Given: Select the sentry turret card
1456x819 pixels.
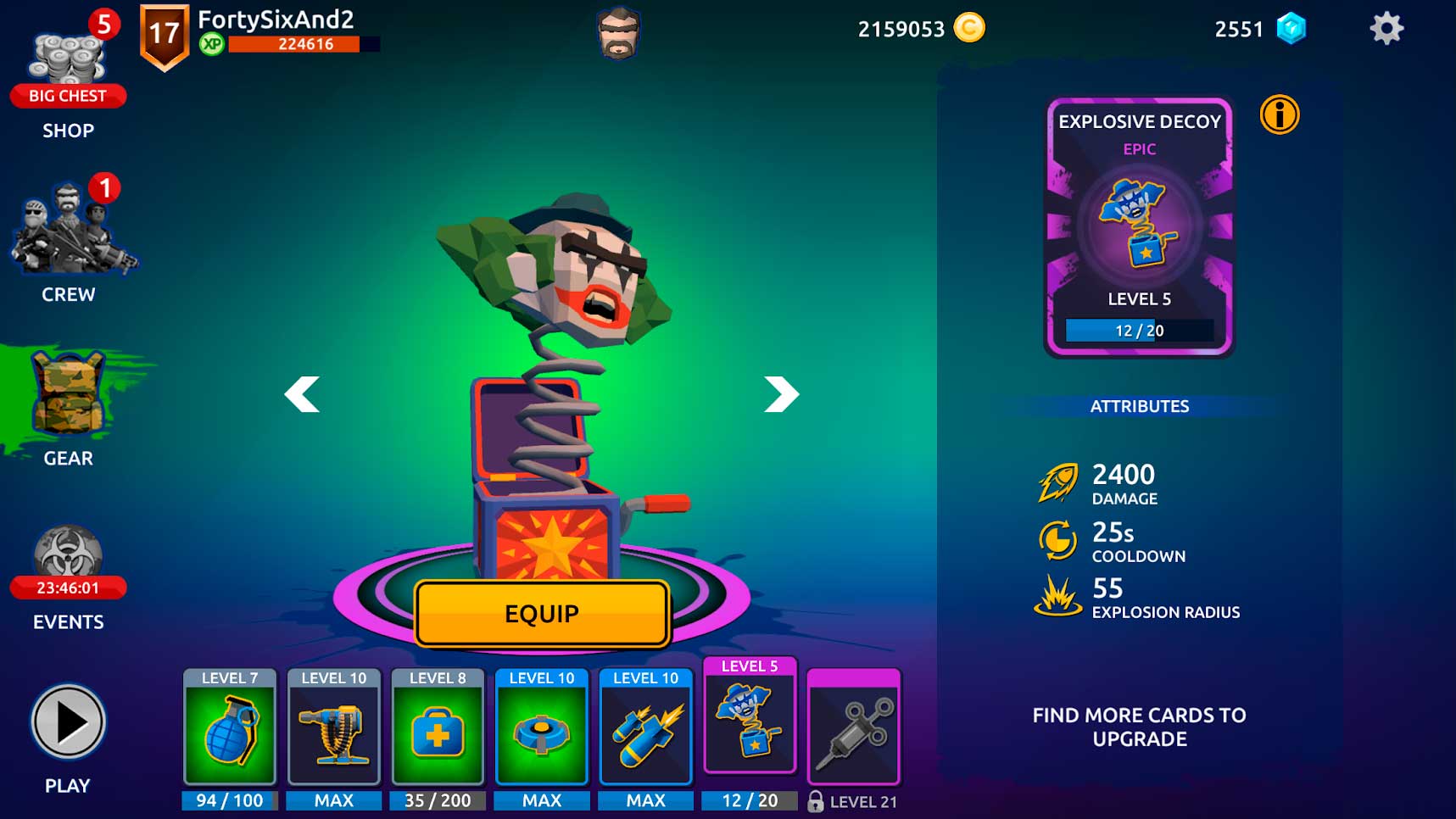Looking at the screenshot, I should coord(334,729).
